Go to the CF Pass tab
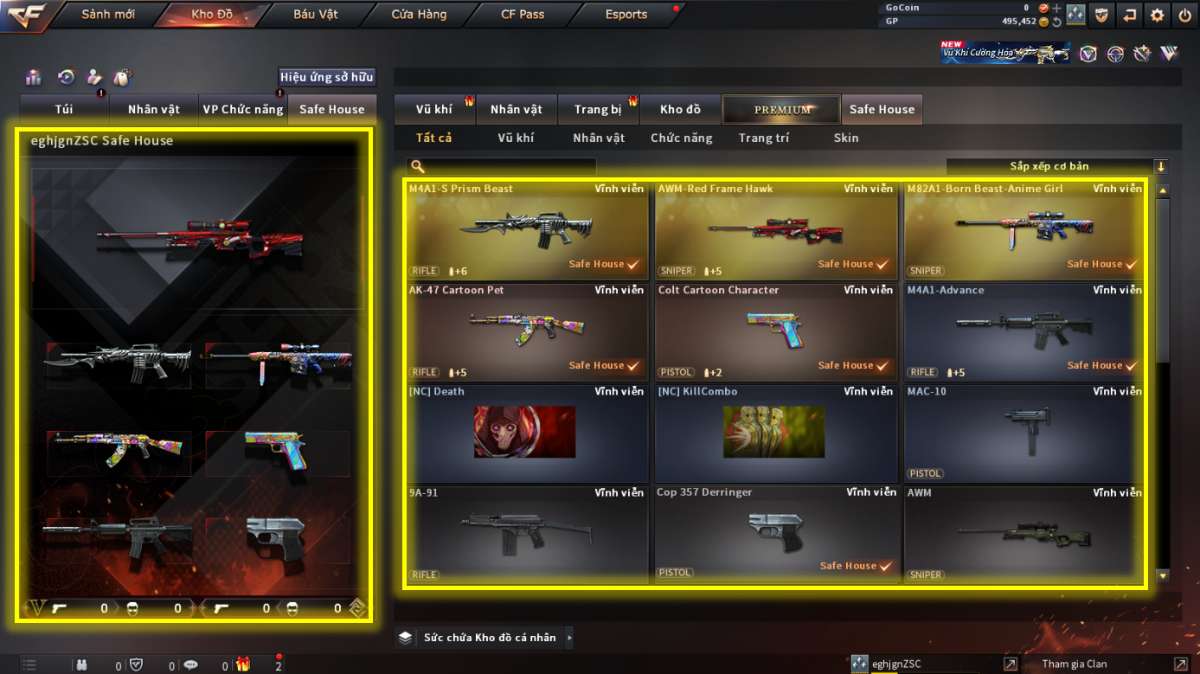 pos(523,15)
